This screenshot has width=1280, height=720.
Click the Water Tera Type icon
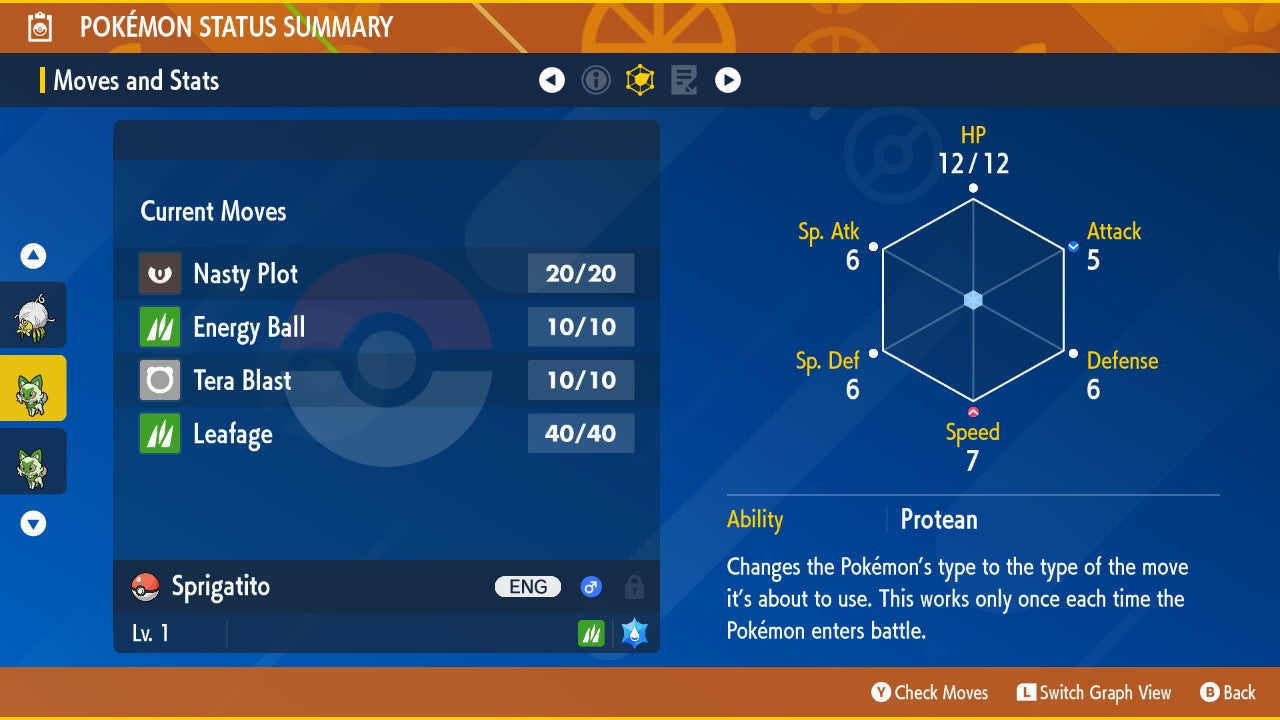[x=634, y=633]
